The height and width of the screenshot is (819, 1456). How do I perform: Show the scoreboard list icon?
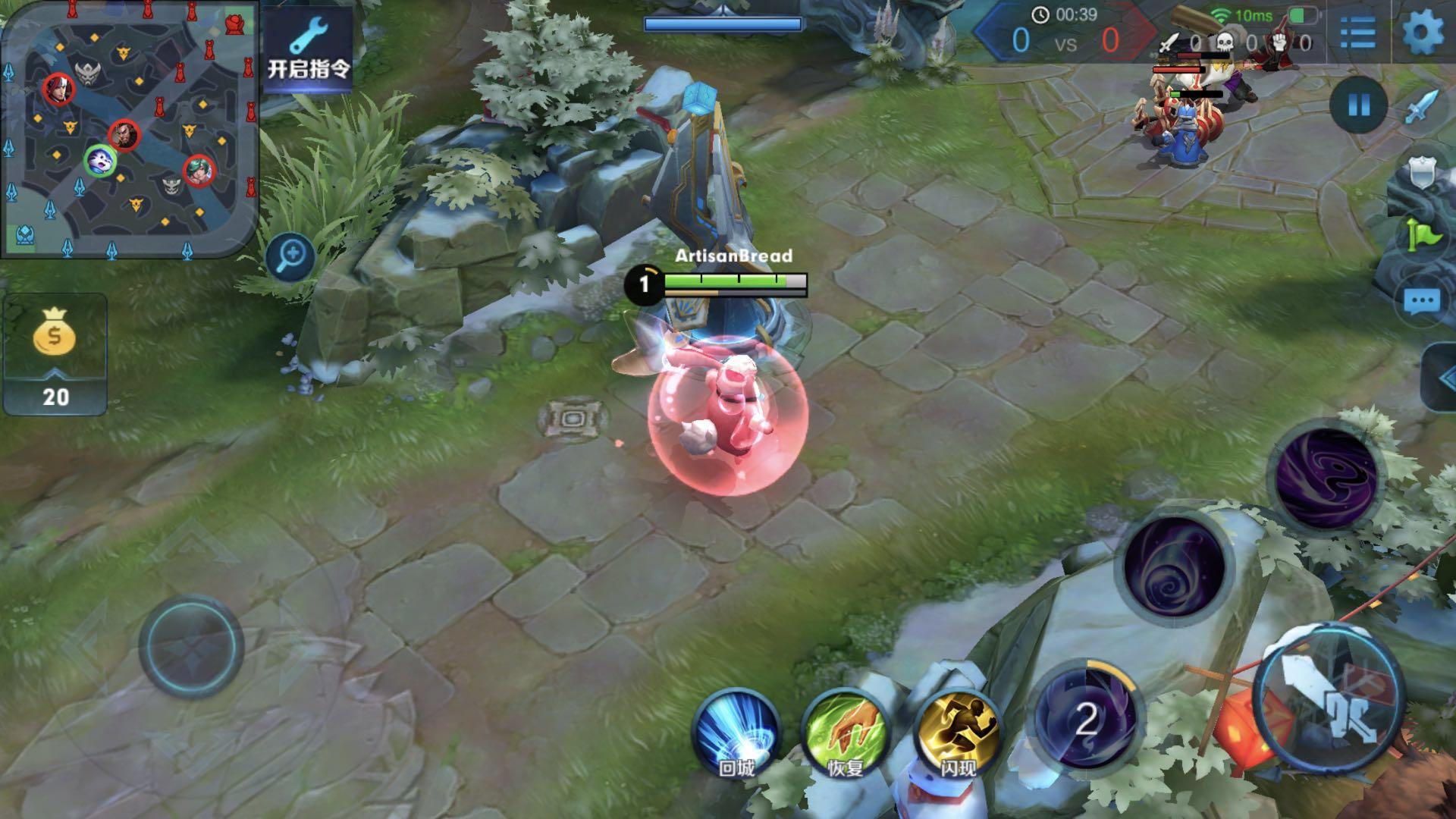tap(1357, 33)
